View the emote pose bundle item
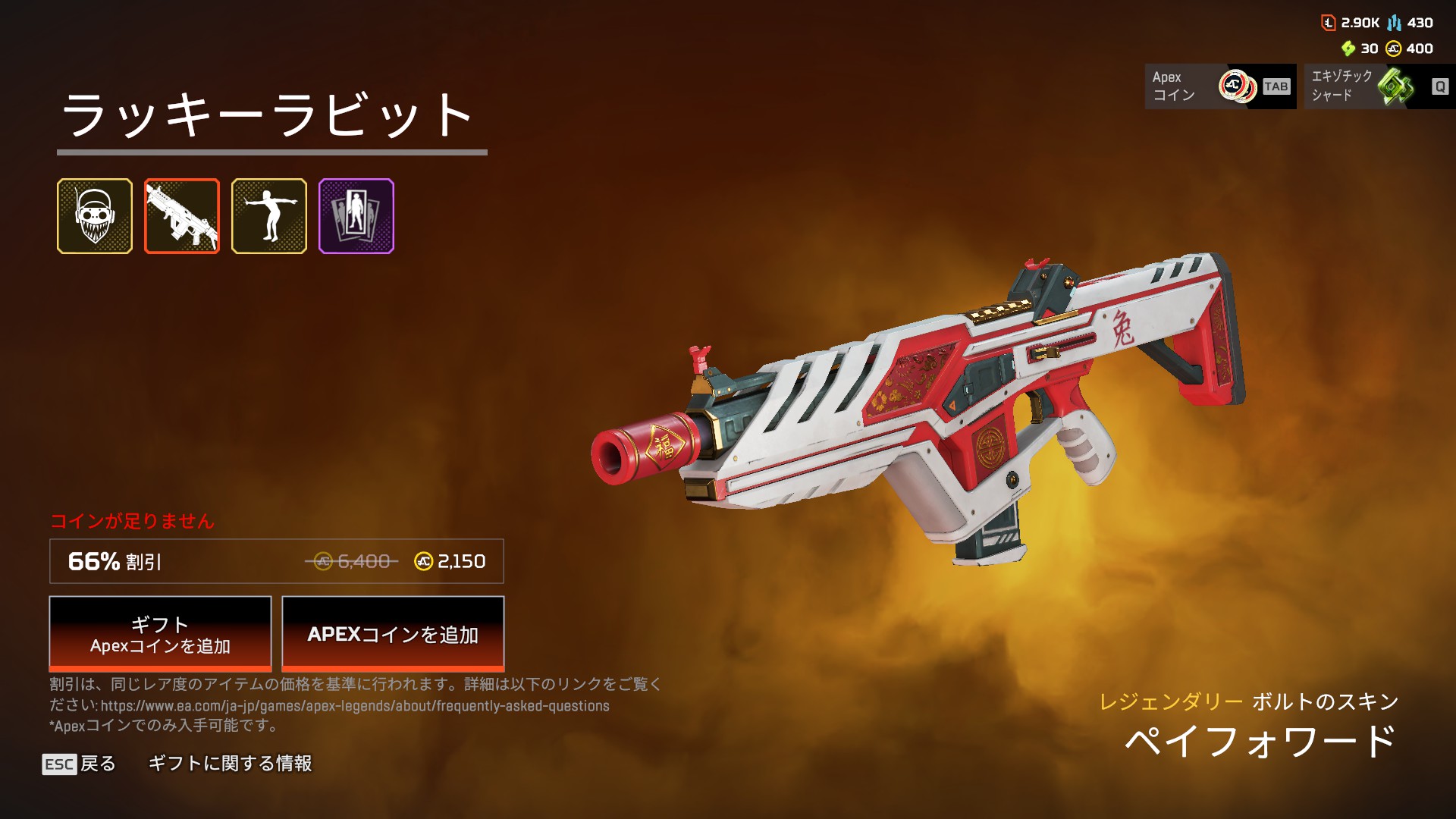The height and width of the screenshot is (819, 1456). (x=269, y=216)
